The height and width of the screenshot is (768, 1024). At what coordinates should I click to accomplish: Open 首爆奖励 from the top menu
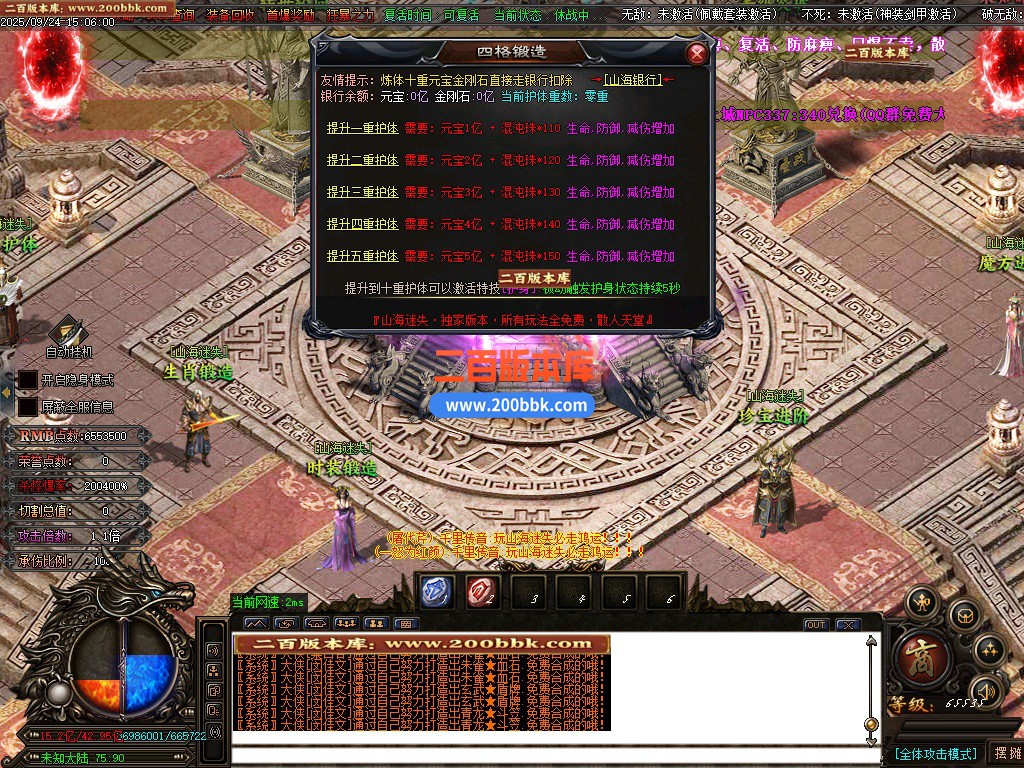[290, 16]
